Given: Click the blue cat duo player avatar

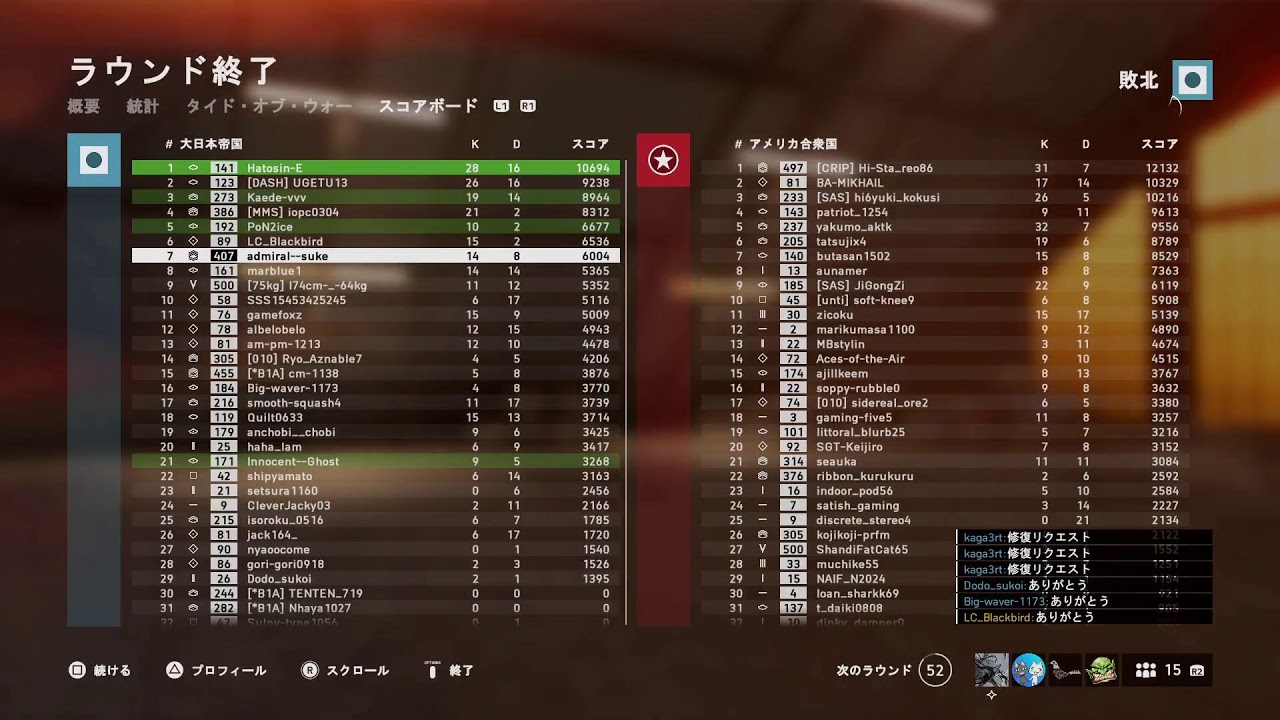Looking at the screenshot, I should [1028, 670].
